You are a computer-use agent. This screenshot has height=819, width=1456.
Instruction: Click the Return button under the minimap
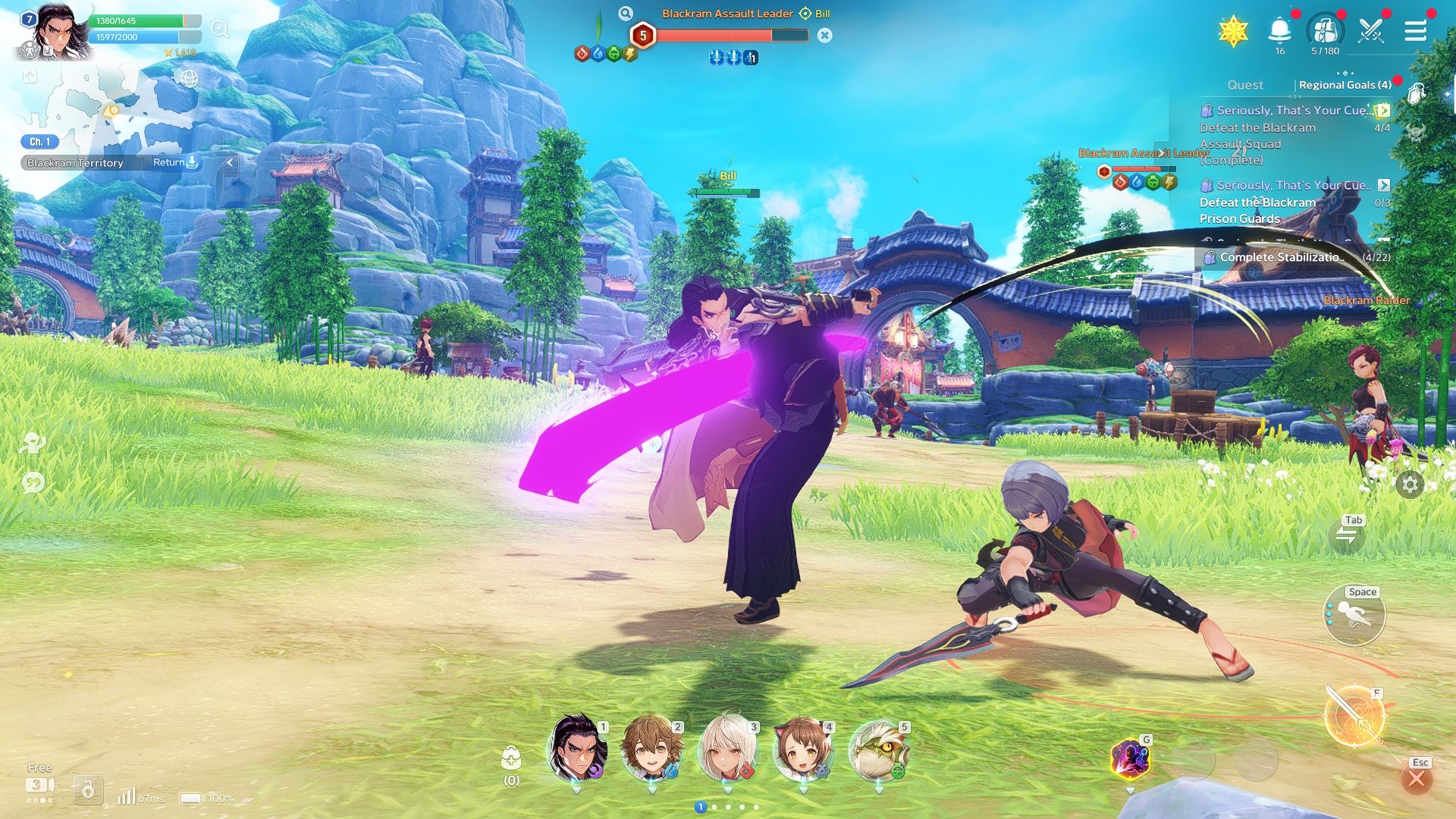(175, 162)
